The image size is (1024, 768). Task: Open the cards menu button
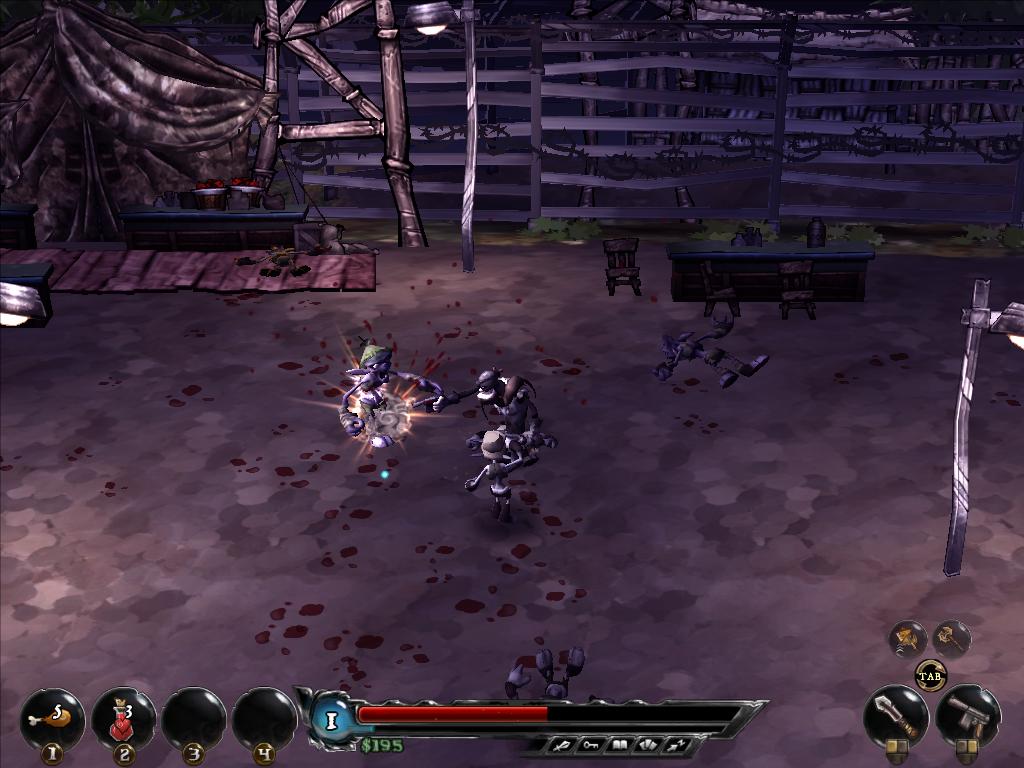[x=648, y=745]
